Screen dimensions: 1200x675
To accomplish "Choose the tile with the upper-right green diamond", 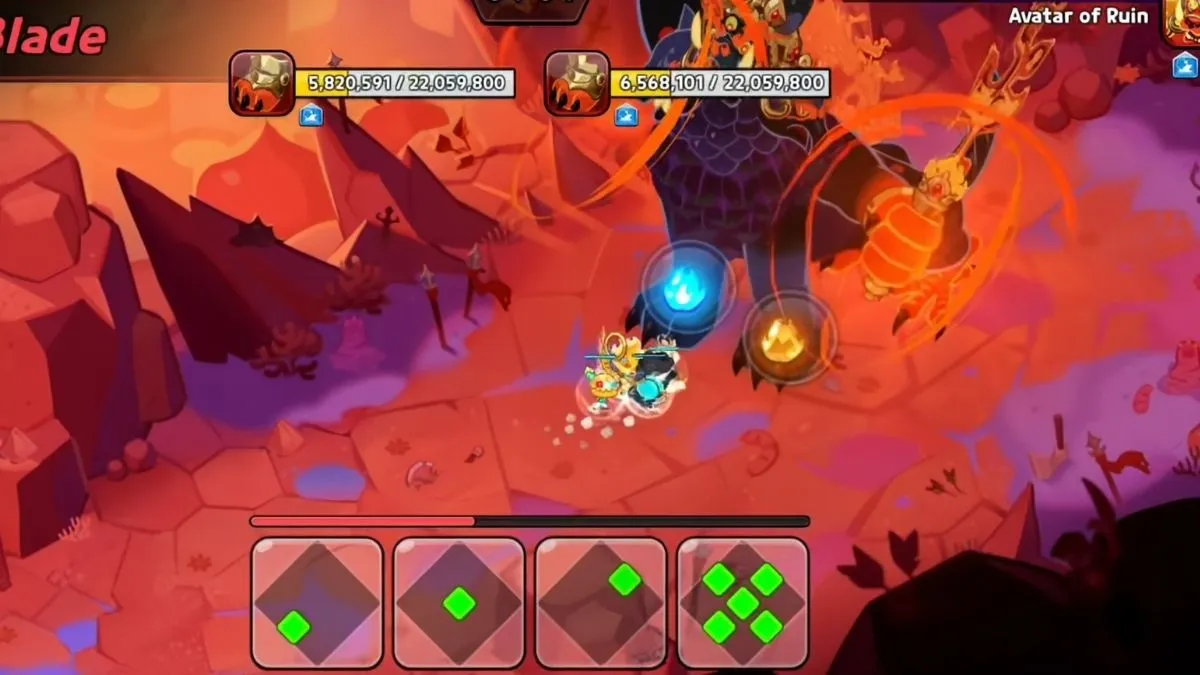I will click(x=601, y=602).
